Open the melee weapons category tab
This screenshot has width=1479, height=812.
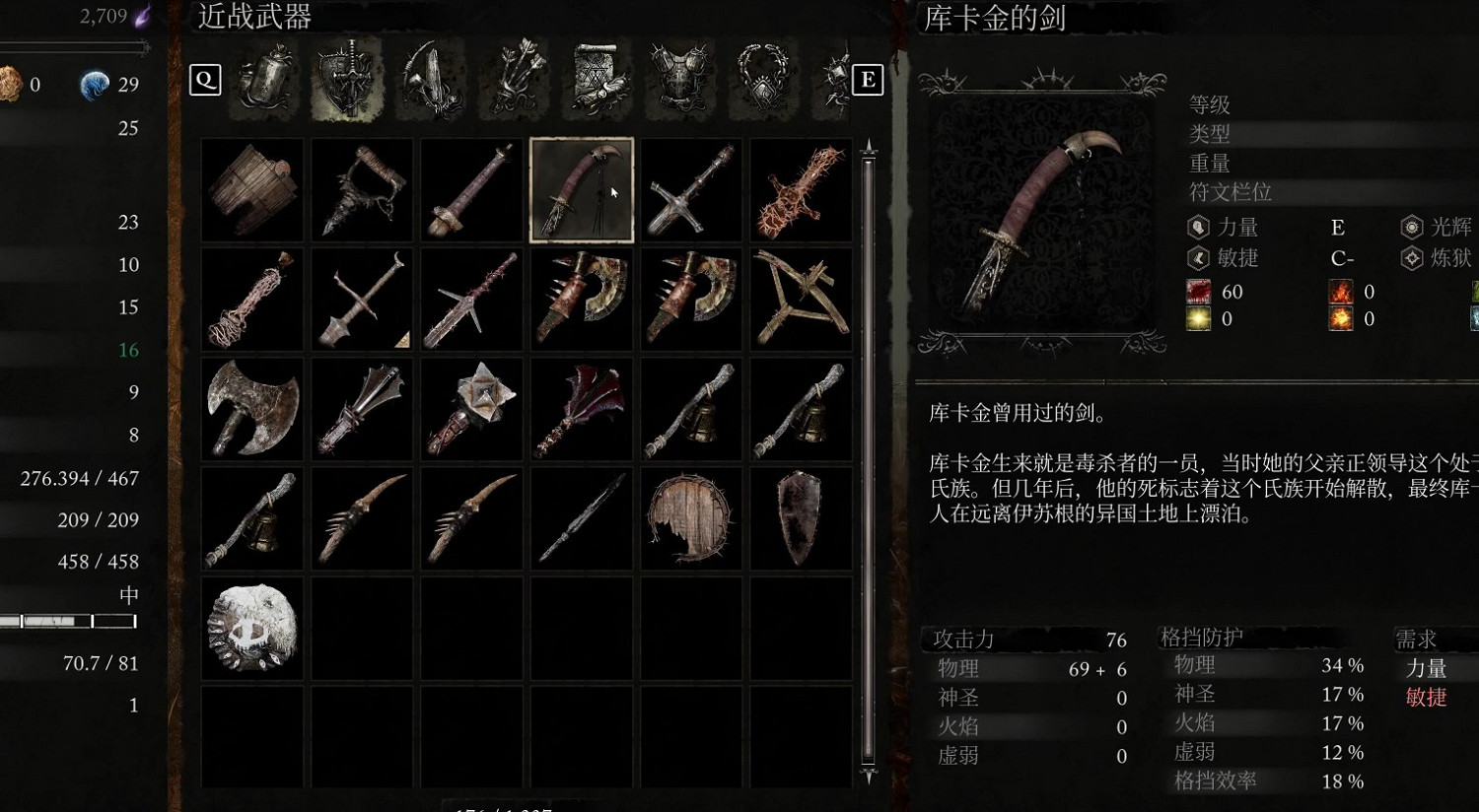point(347,81)
